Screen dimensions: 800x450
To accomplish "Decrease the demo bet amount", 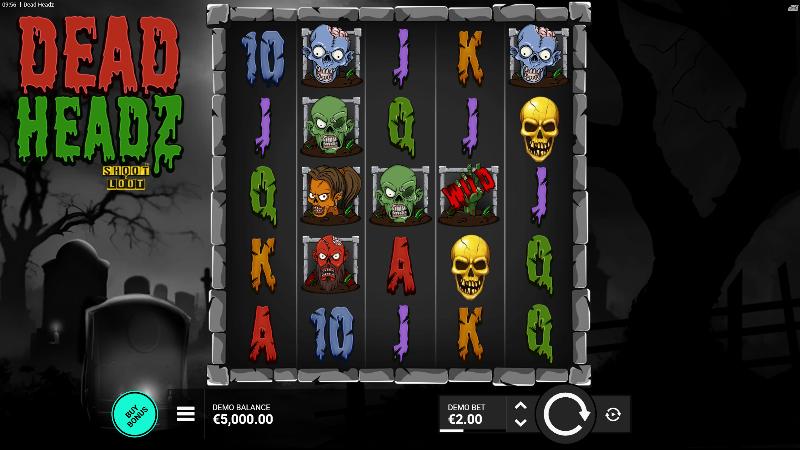I will (520, 423).
